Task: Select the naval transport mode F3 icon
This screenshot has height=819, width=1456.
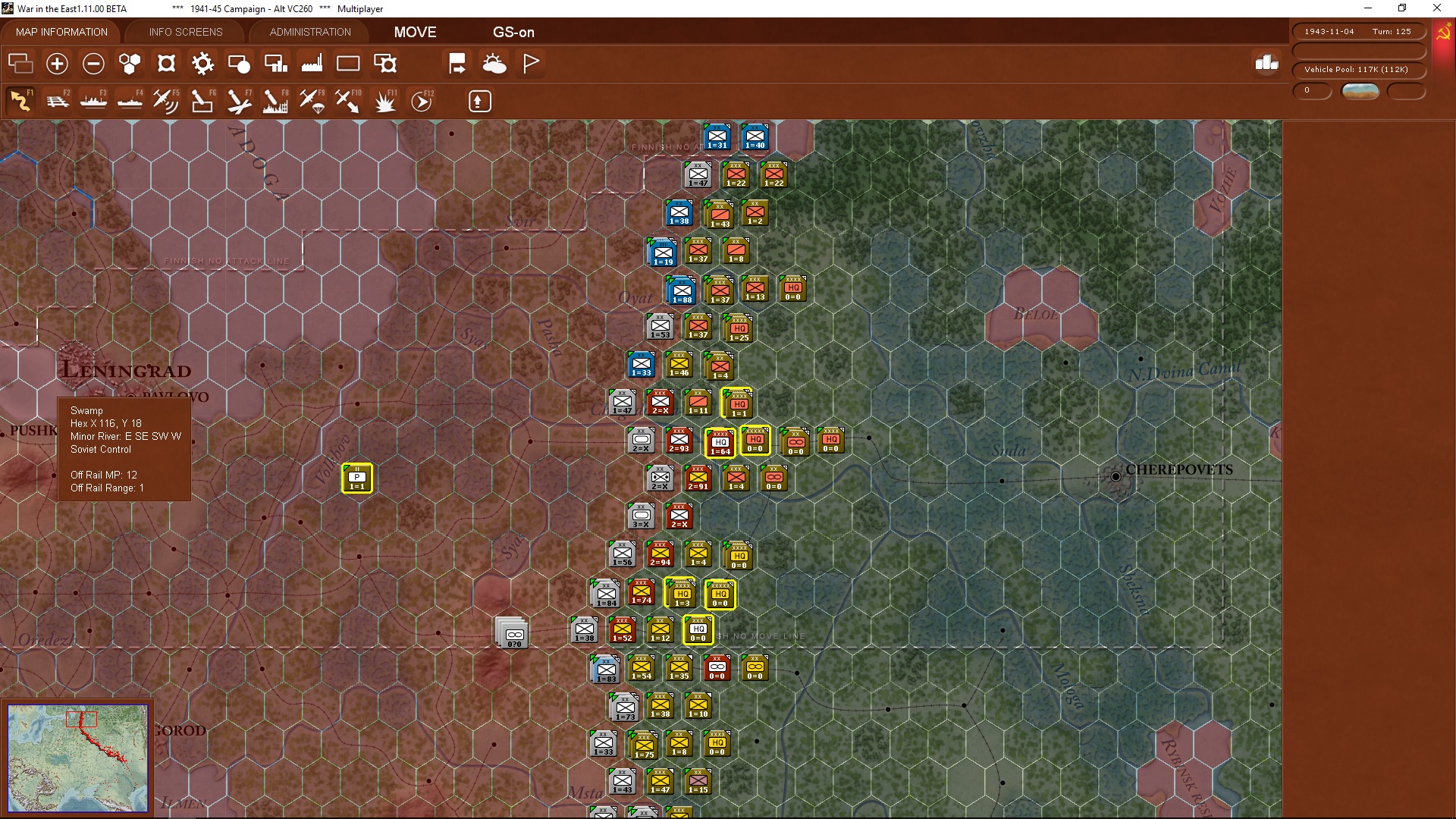Action: click(93, 101)
